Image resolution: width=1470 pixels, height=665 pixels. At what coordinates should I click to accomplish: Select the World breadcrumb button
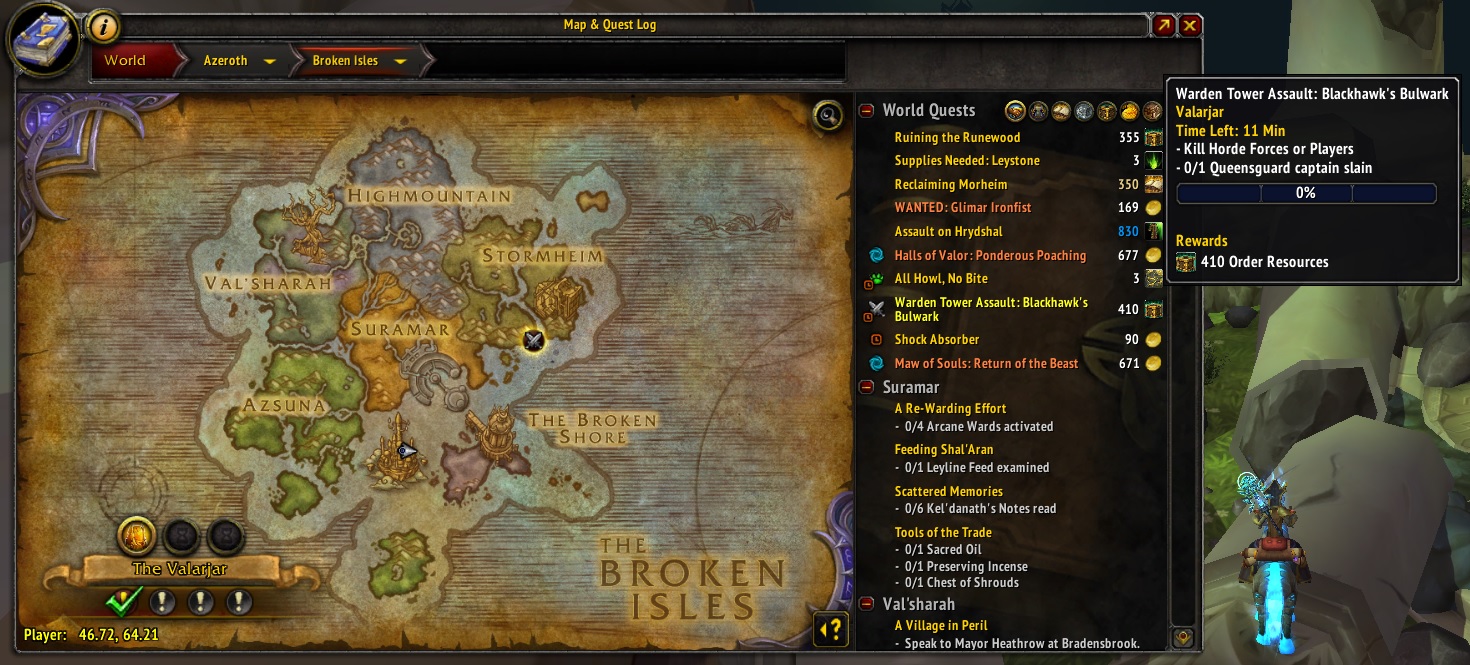(125, 60)
